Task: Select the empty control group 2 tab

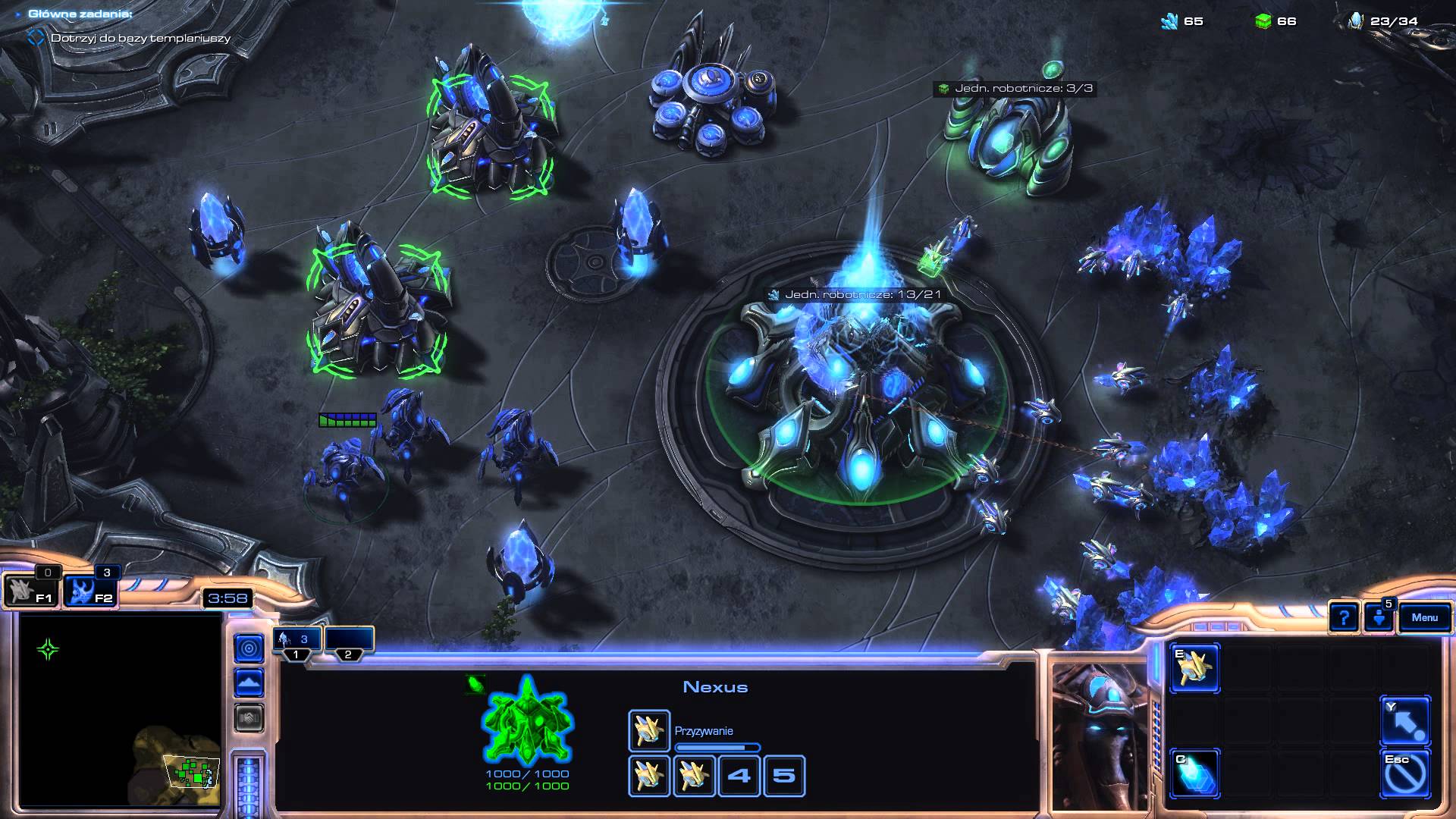Action: coord(349,642)
